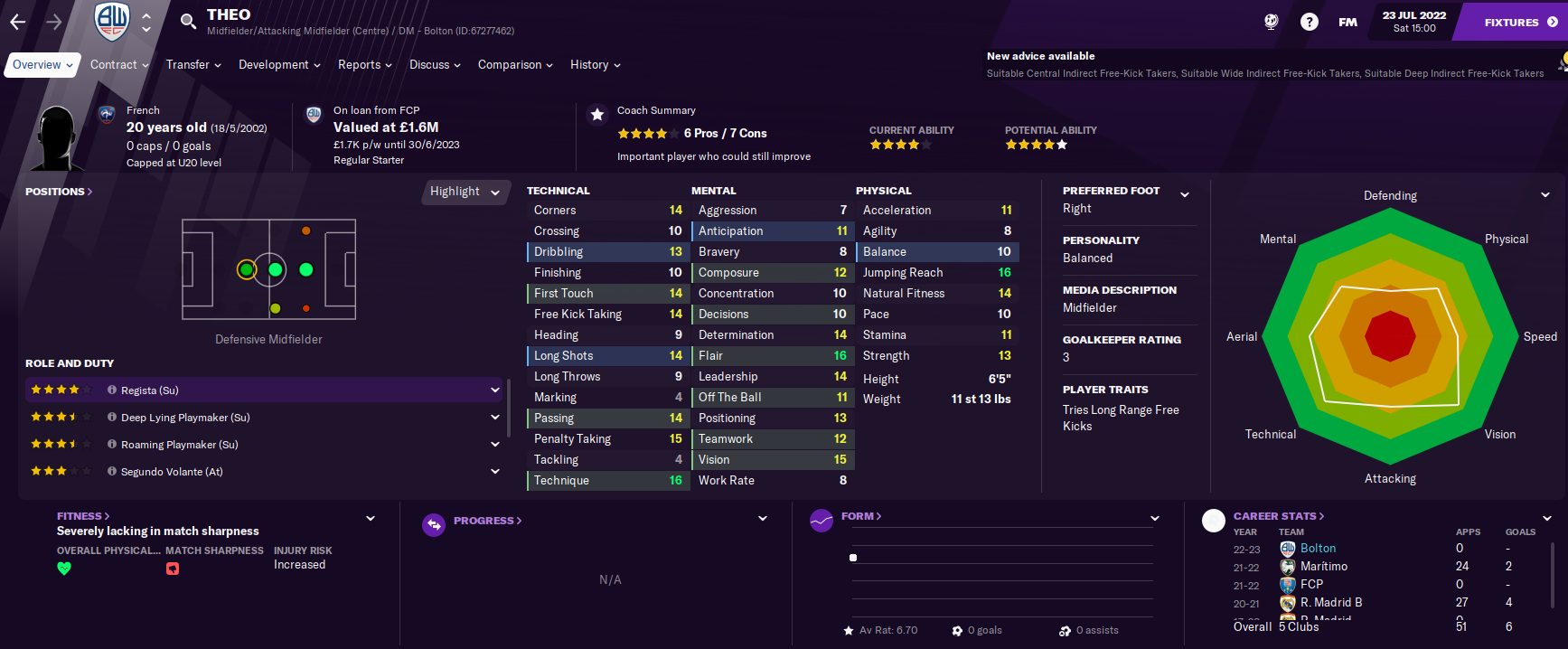The height and width of the screenshot is (649, 1568).
Task: Open the Highlight attributes dropdown
Action: (465, 192)
